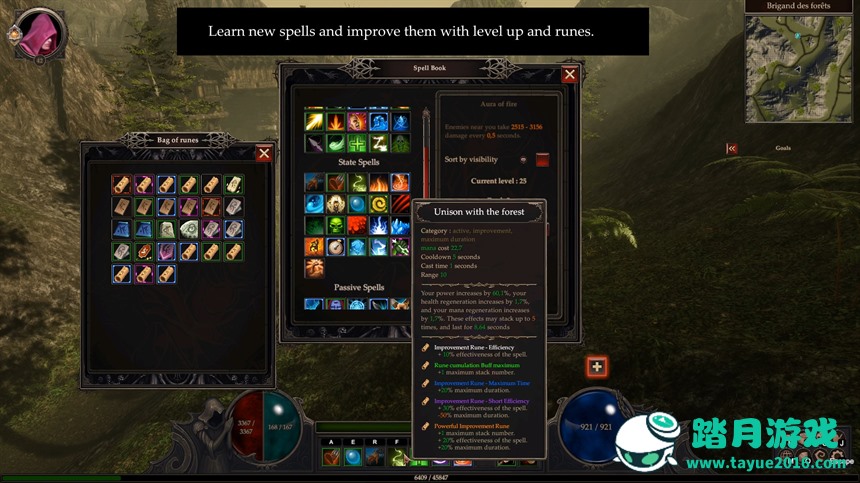Select the purple pentagon rune in the bag
860x483 pixels.
pyautogui.click(x=166, y=250)
